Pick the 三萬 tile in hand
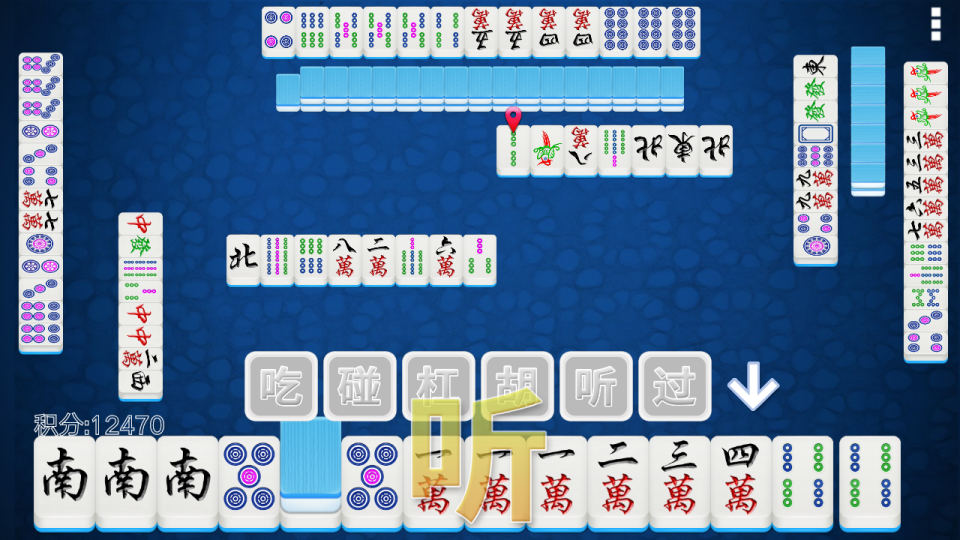Image resolution: width=960 pixels, height=540 pixels. [679, 482]
